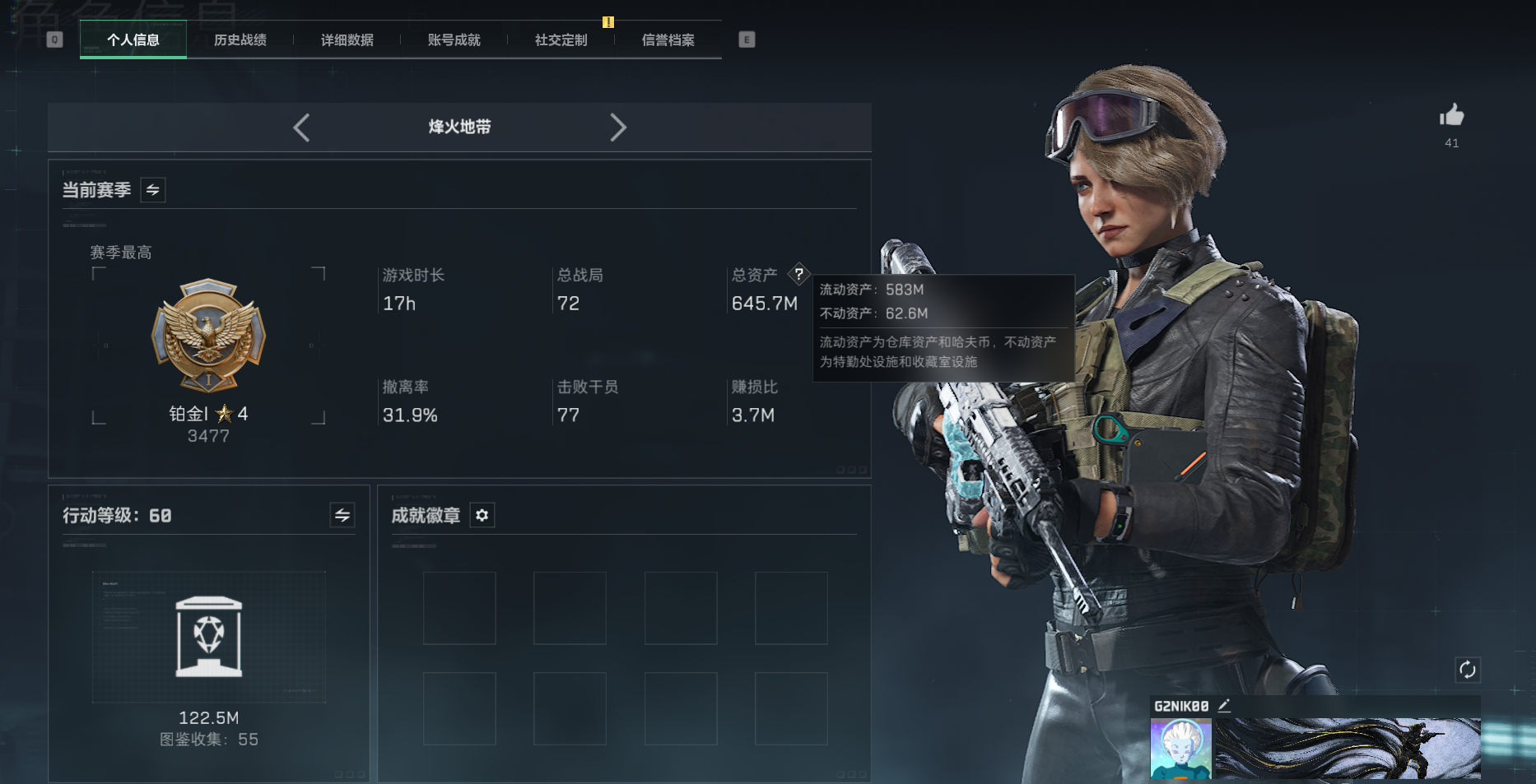1536x784 pixels.
Task: Select the 详细数据 tab
Action: (347, 39)
